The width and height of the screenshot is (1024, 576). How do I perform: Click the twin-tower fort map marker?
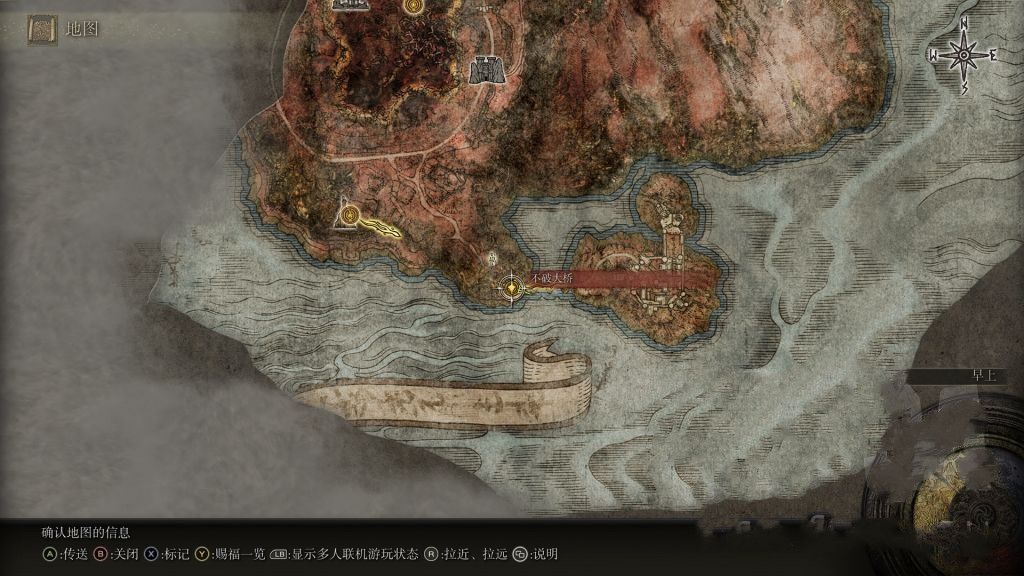coord(485,68)
